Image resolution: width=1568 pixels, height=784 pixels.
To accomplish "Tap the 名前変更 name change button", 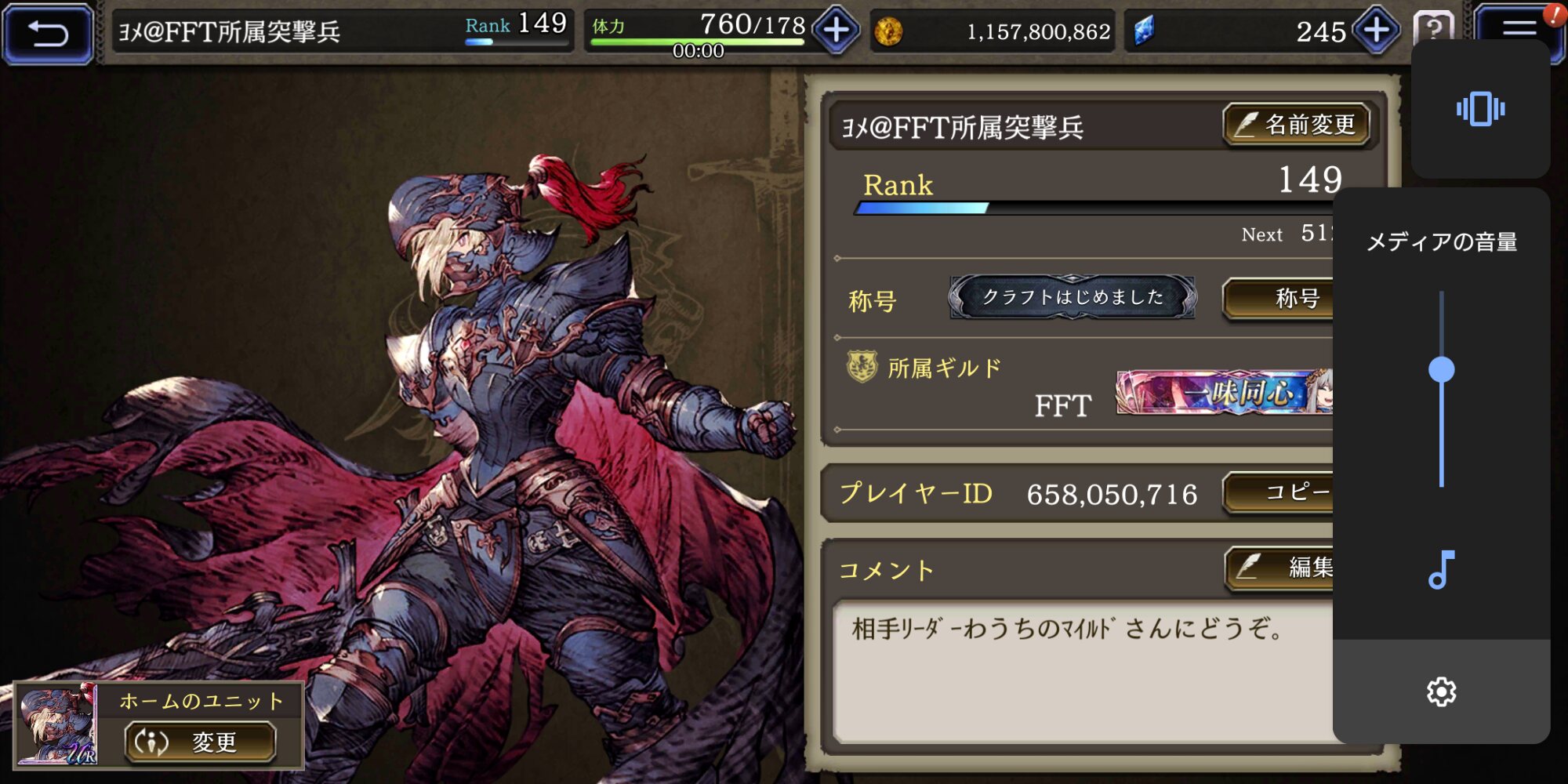I will (x=1297, y=125).
